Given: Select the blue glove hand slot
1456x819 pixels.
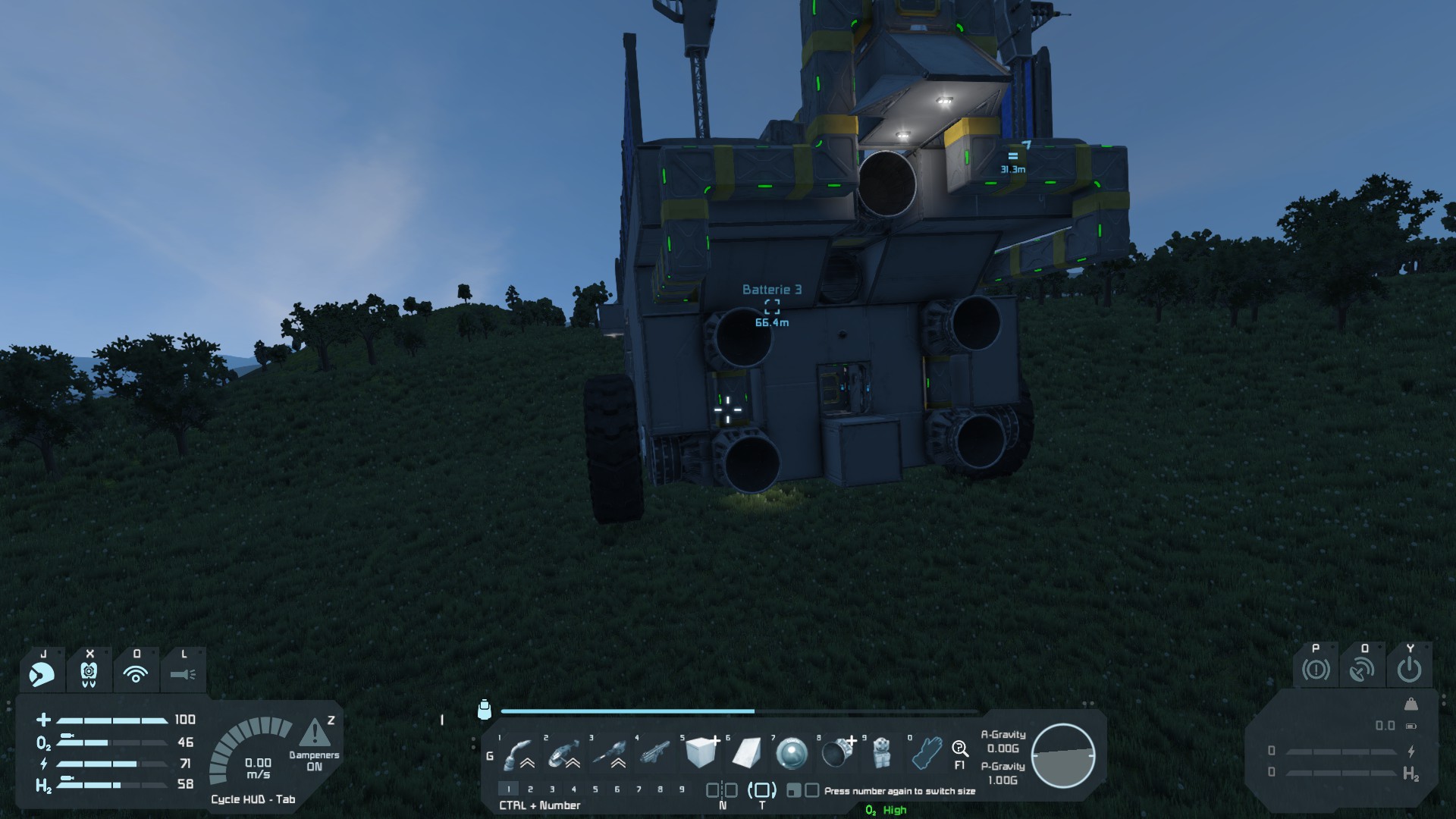Looking at the screenshot, I should (x=927, y=753).
